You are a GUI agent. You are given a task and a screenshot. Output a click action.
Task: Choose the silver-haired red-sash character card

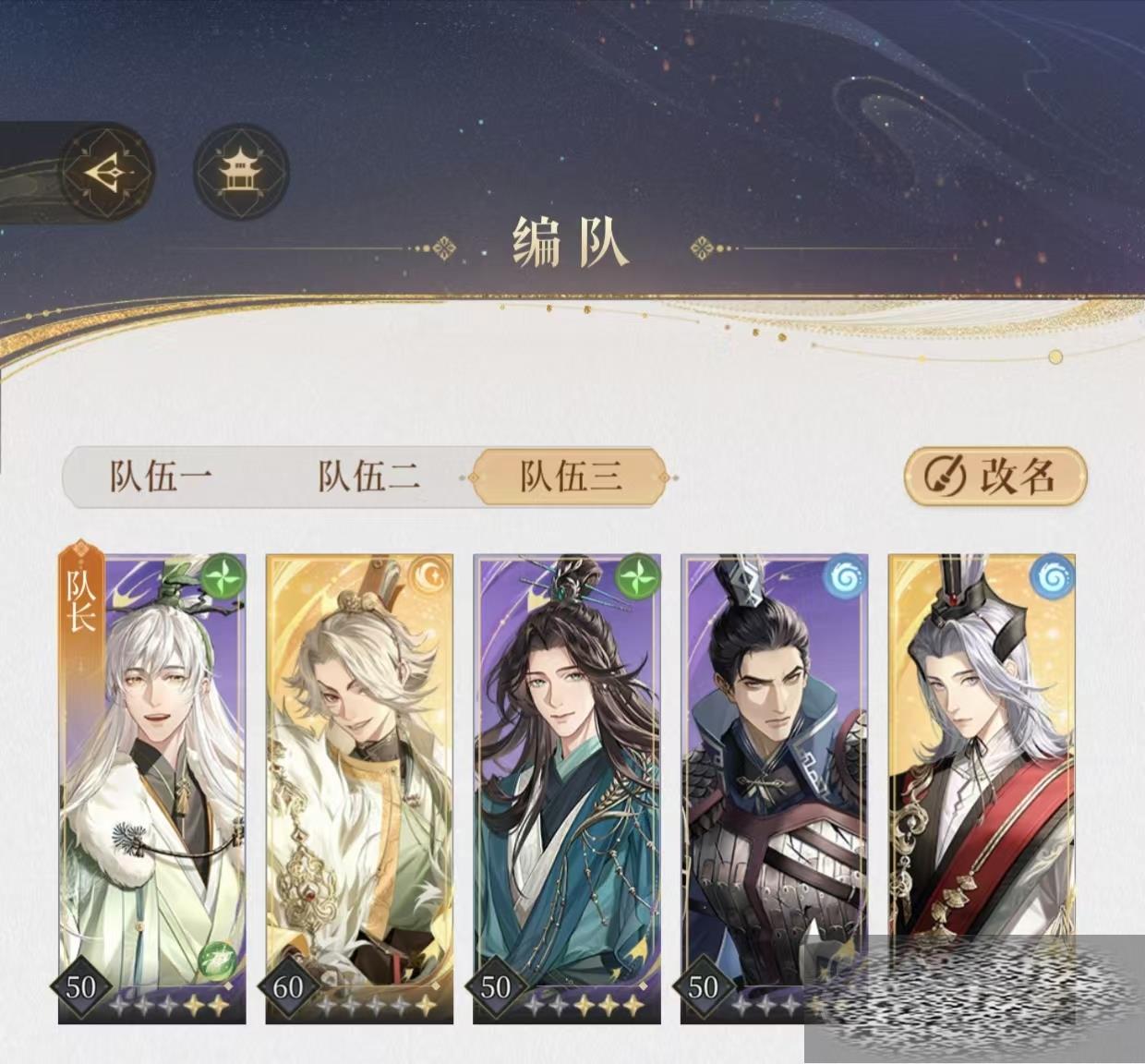pyautogui.click(x=981, y=757)
